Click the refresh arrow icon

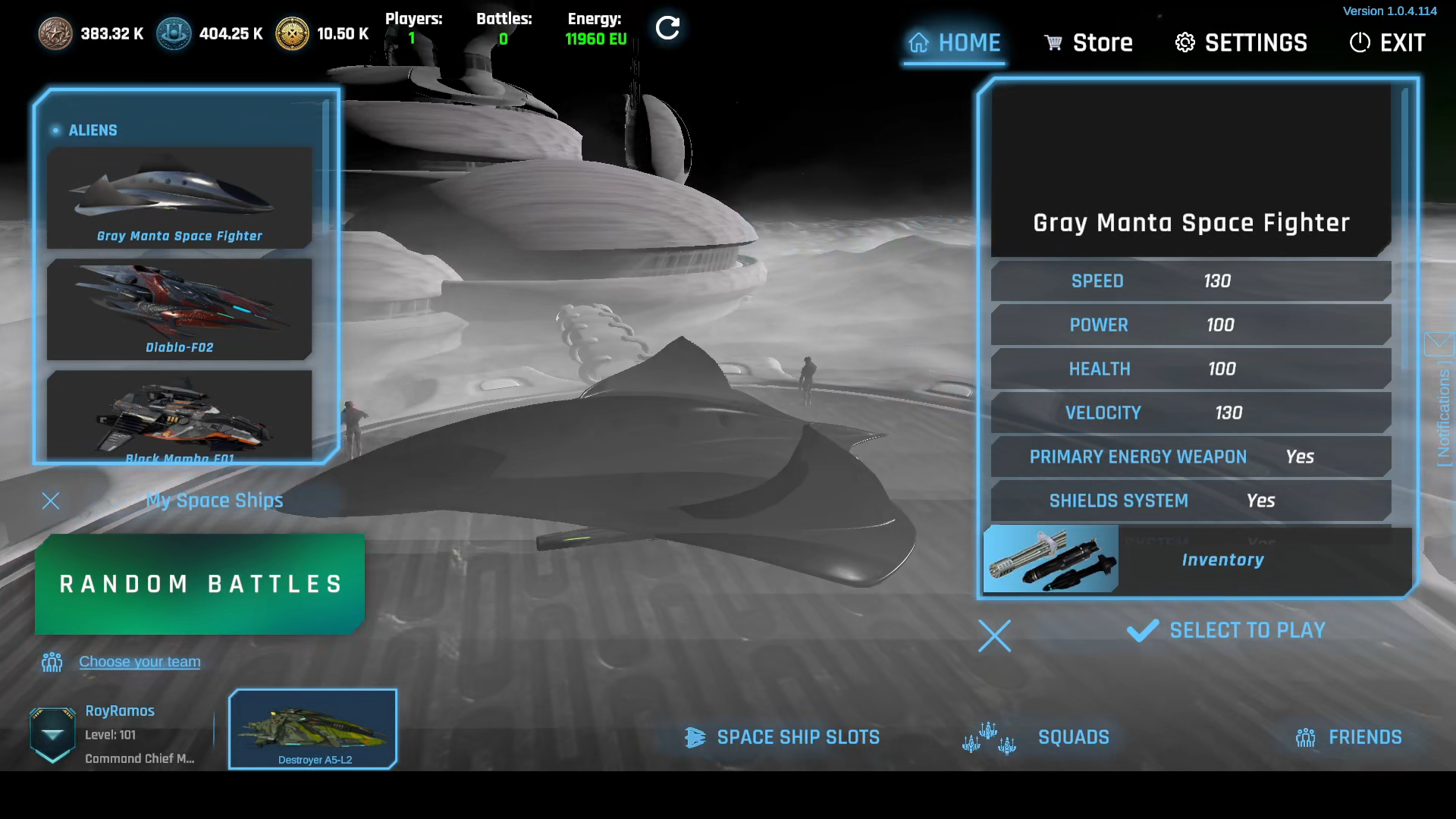[667, 29]
